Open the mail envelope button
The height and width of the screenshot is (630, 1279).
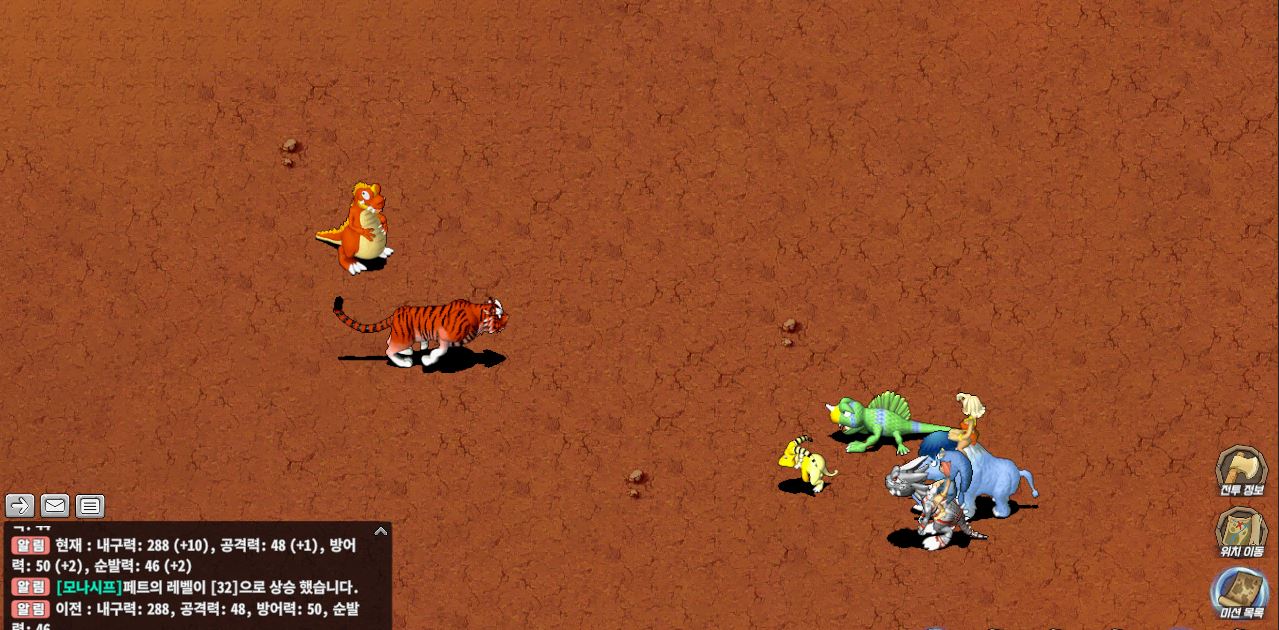click(55, 506)
